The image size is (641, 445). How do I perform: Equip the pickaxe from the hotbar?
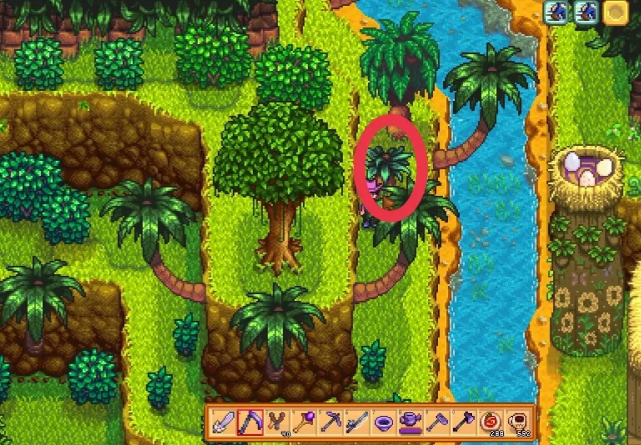[x=328, y=421]
